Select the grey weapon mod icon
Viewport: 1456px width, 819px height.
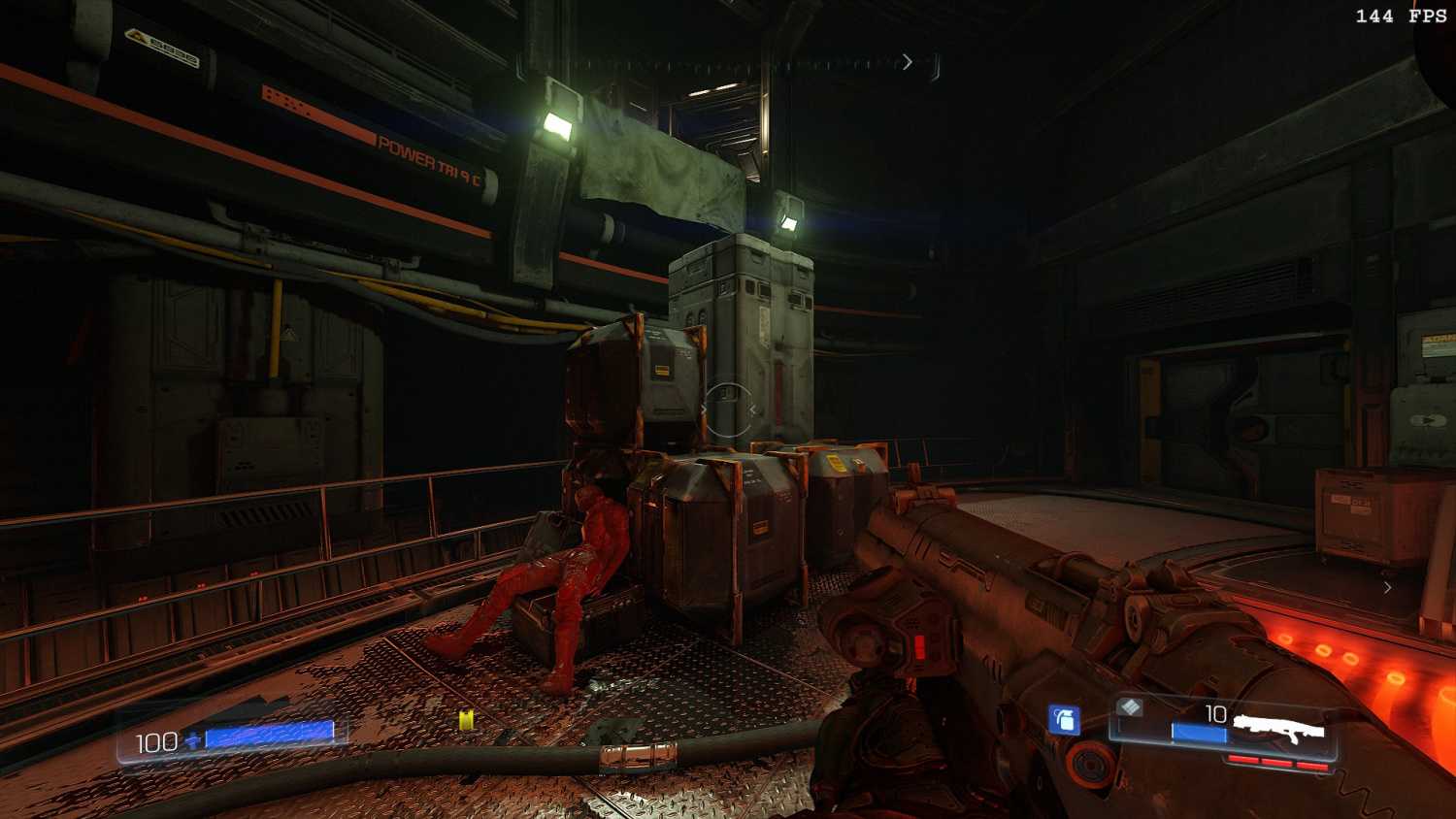point(1129,707)
